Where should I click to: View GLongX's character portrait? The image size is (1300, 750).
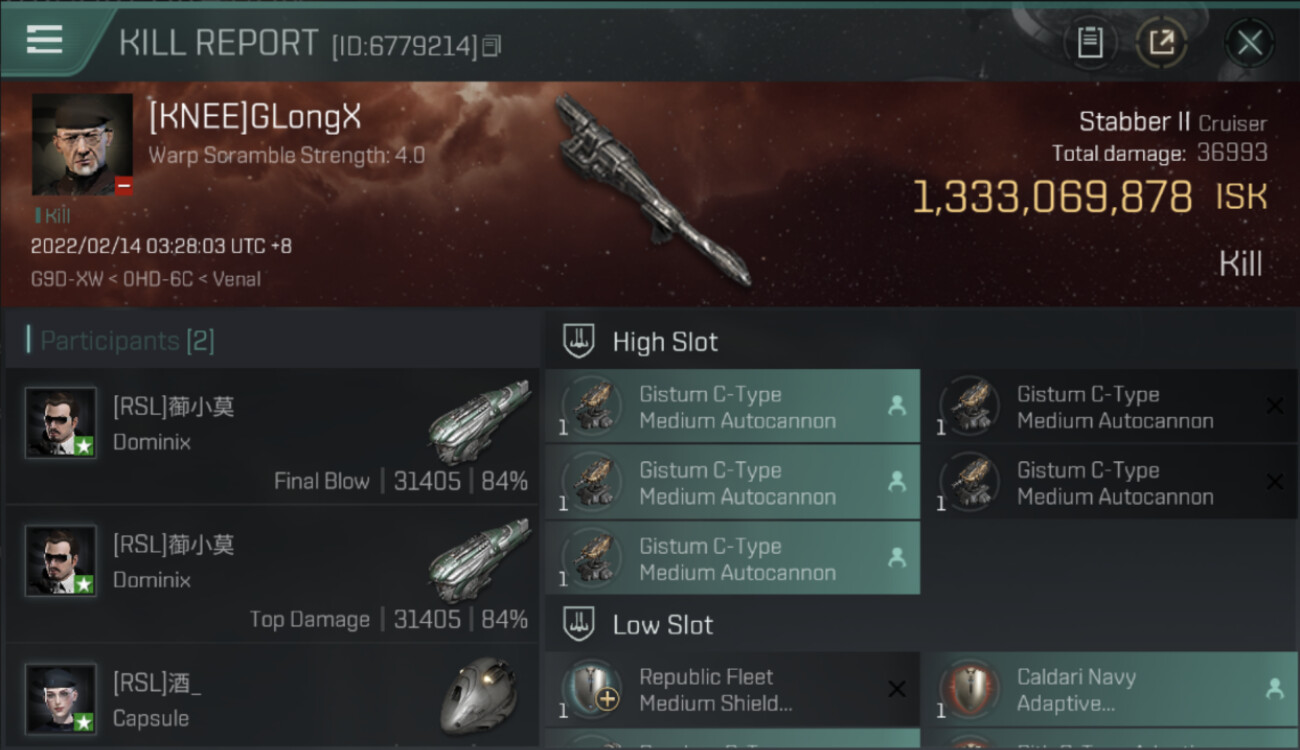coord(82,144)
